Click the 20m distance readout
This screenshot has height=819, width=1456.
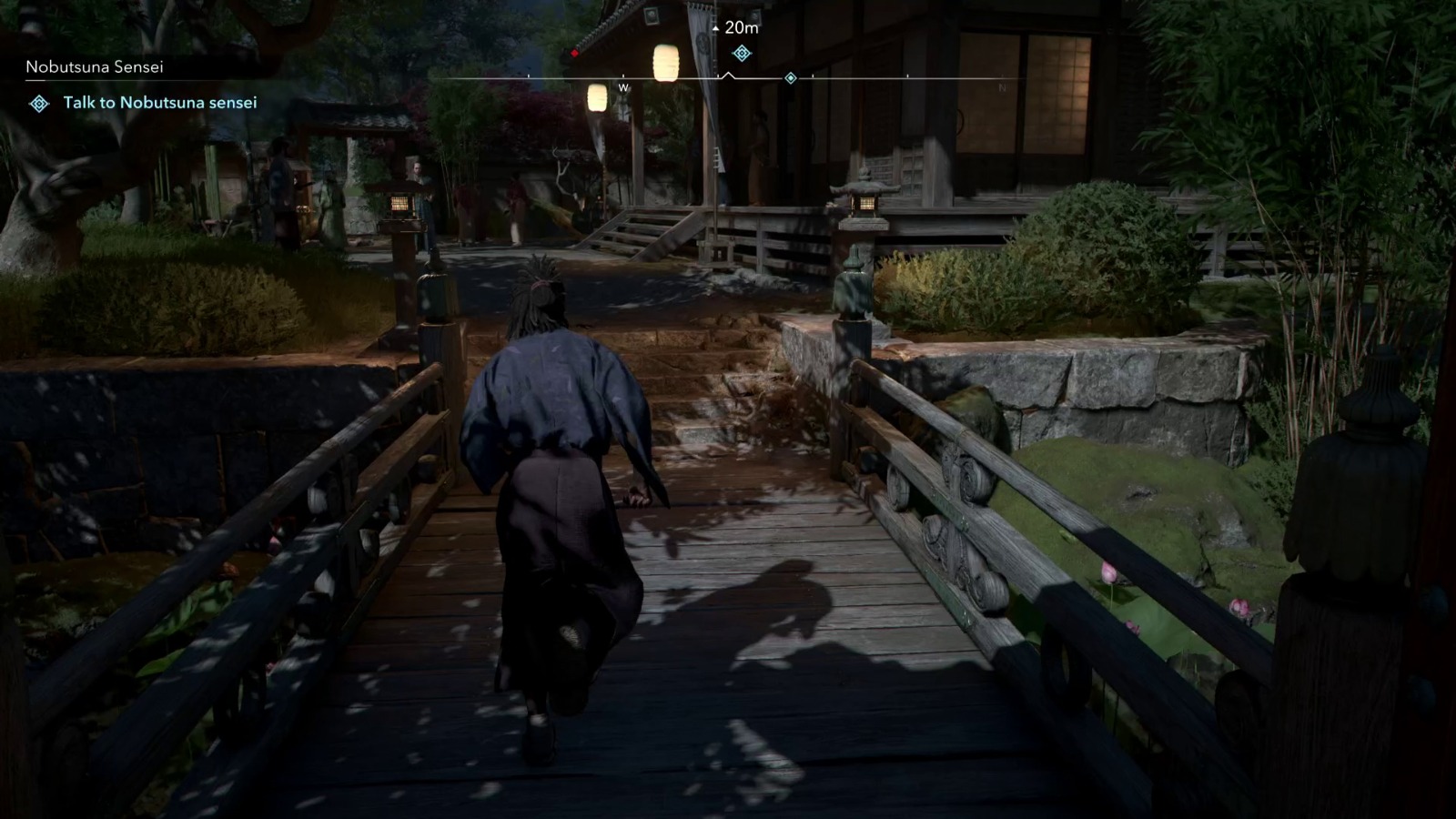click(x=742, y=27)
